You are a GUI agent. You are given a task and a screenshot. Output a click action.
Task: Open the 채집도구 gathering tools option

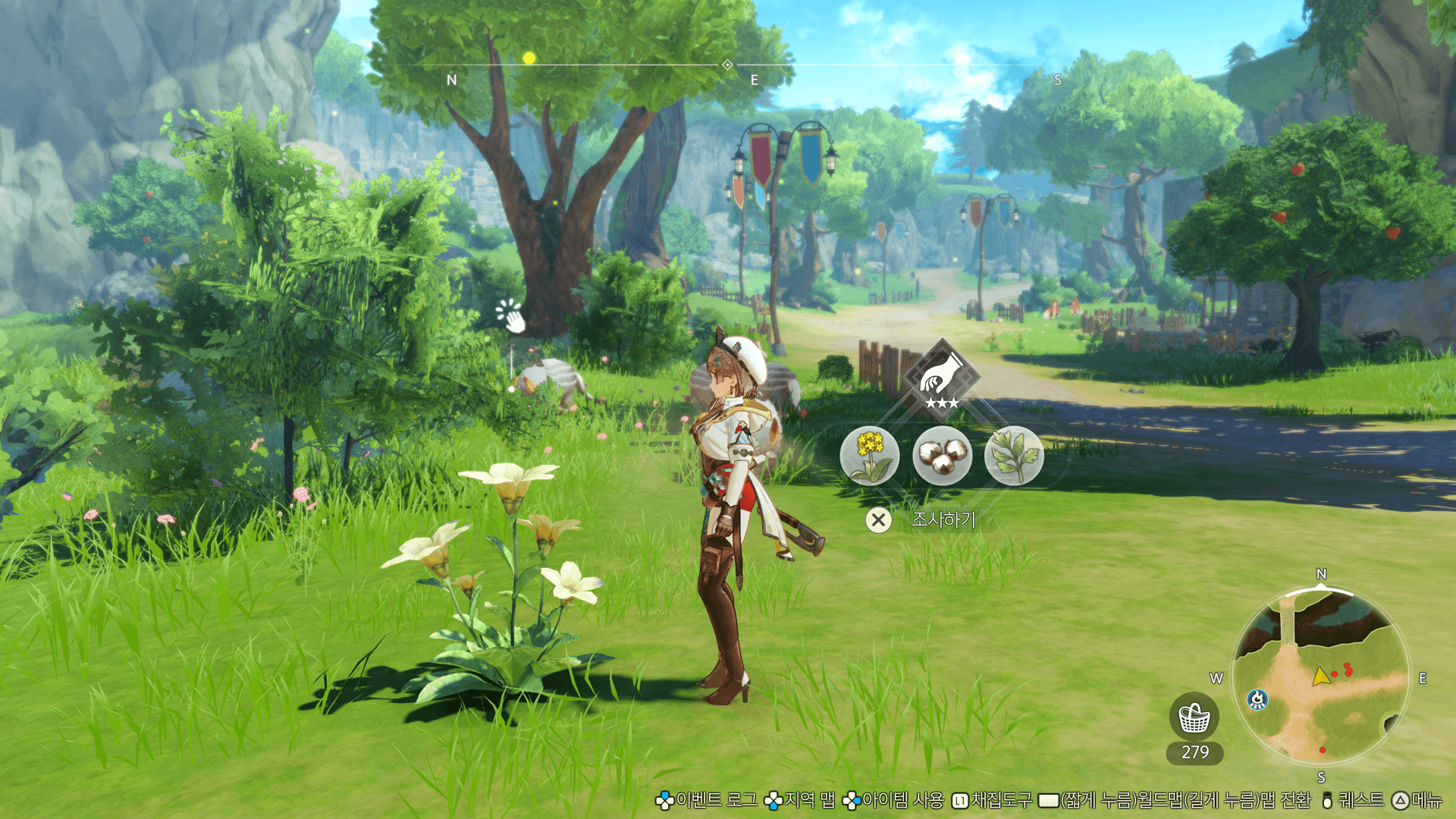(1001, 800)
